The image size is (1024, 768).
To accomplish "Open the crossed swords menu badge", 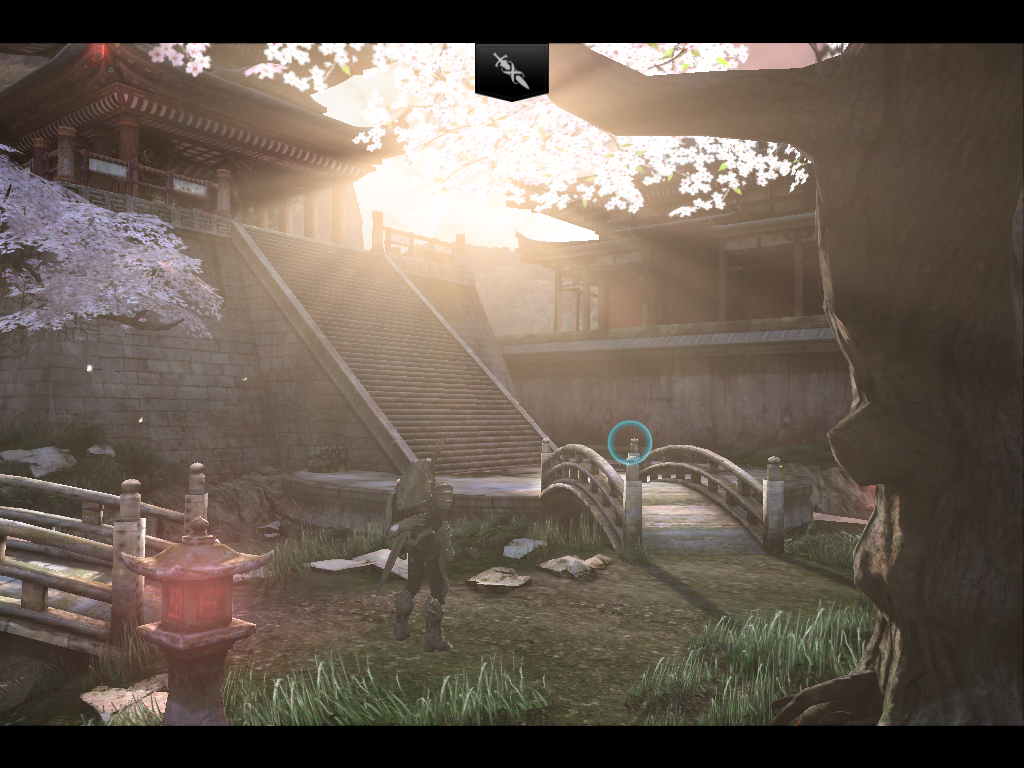I will (x=511, y=71).
